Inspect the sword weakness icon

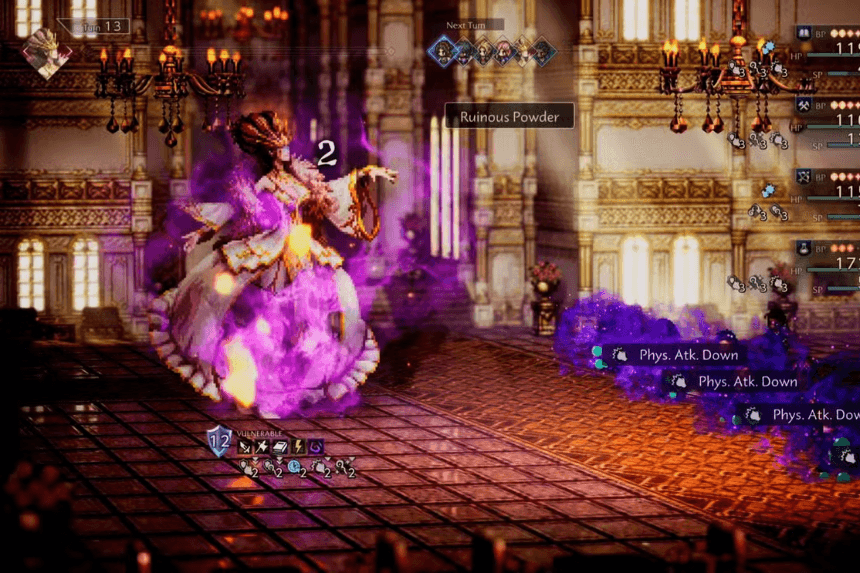click(x=244, y=446)
